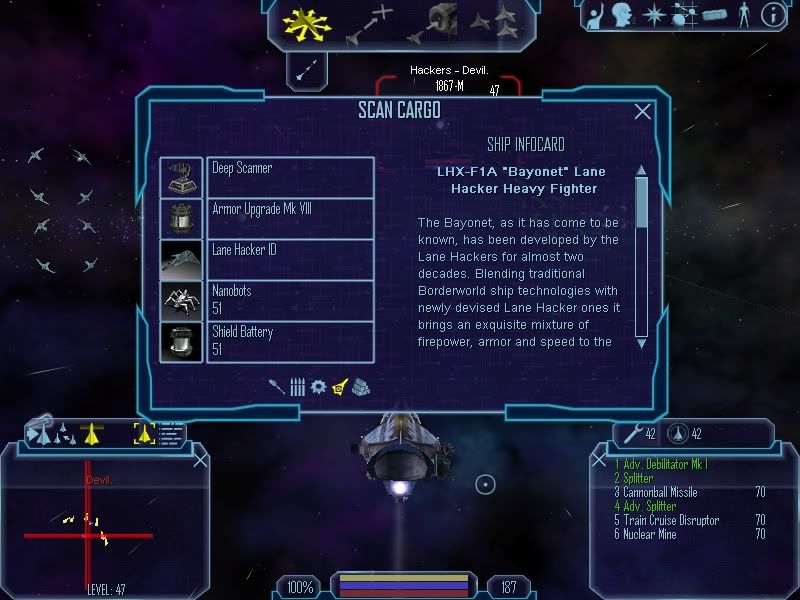The image size is (800, 600).
Task: Open the information 'i' icon panel
Action: point(771,15)
